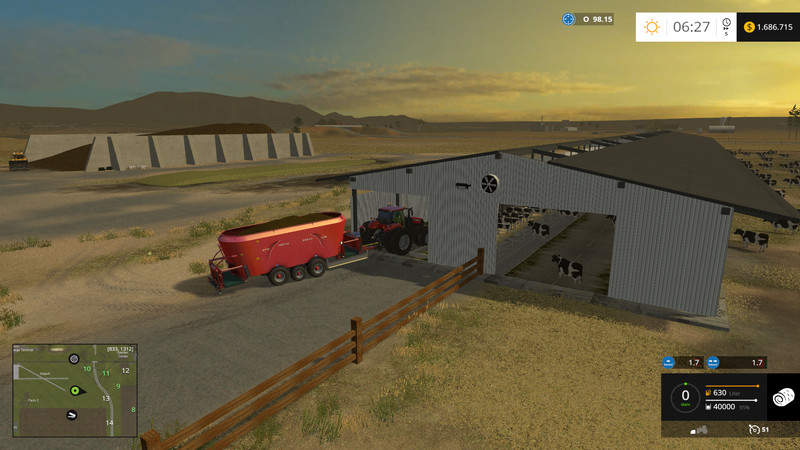
Task: Click the time-scale clock icon
Action: 726,24
